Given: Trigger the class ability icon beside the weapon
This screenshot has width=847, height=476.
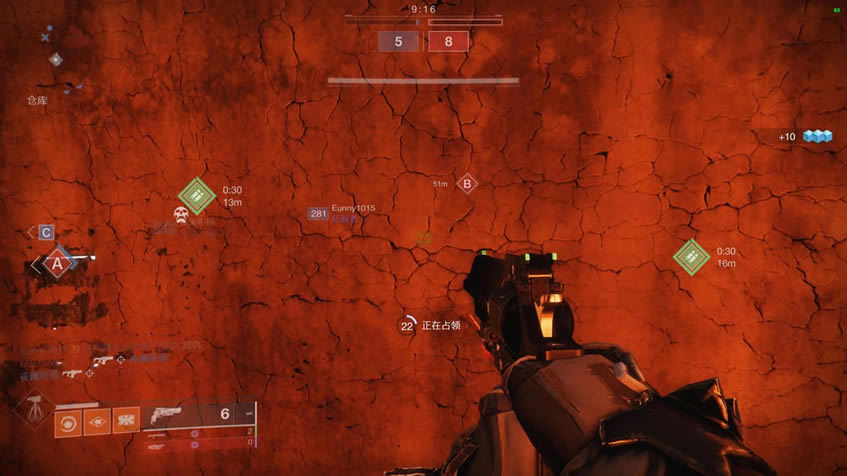Looking at the screenshot, I should [126, 422].
